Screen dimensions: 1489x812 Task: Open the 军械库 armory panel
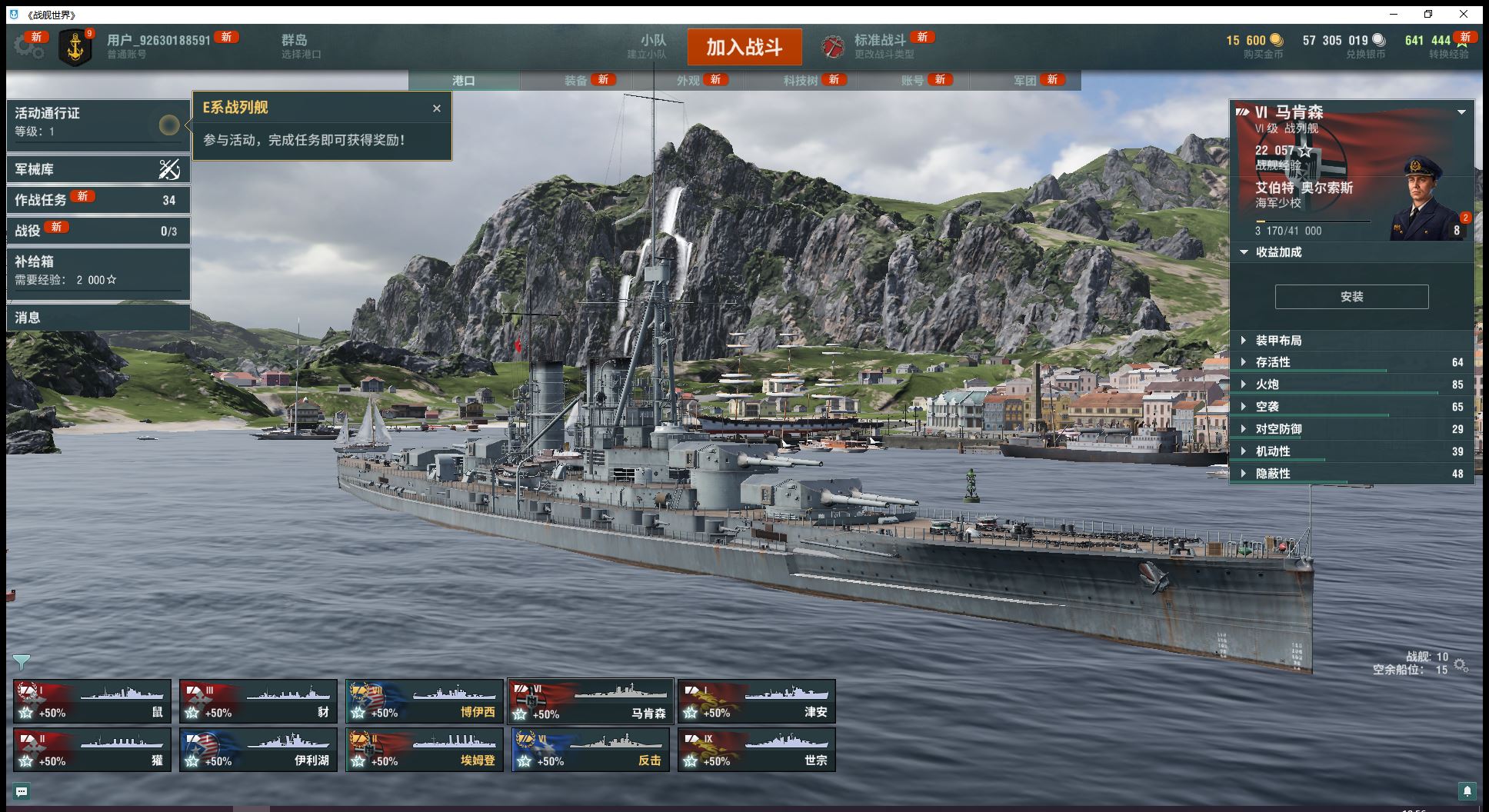(98, 169)
